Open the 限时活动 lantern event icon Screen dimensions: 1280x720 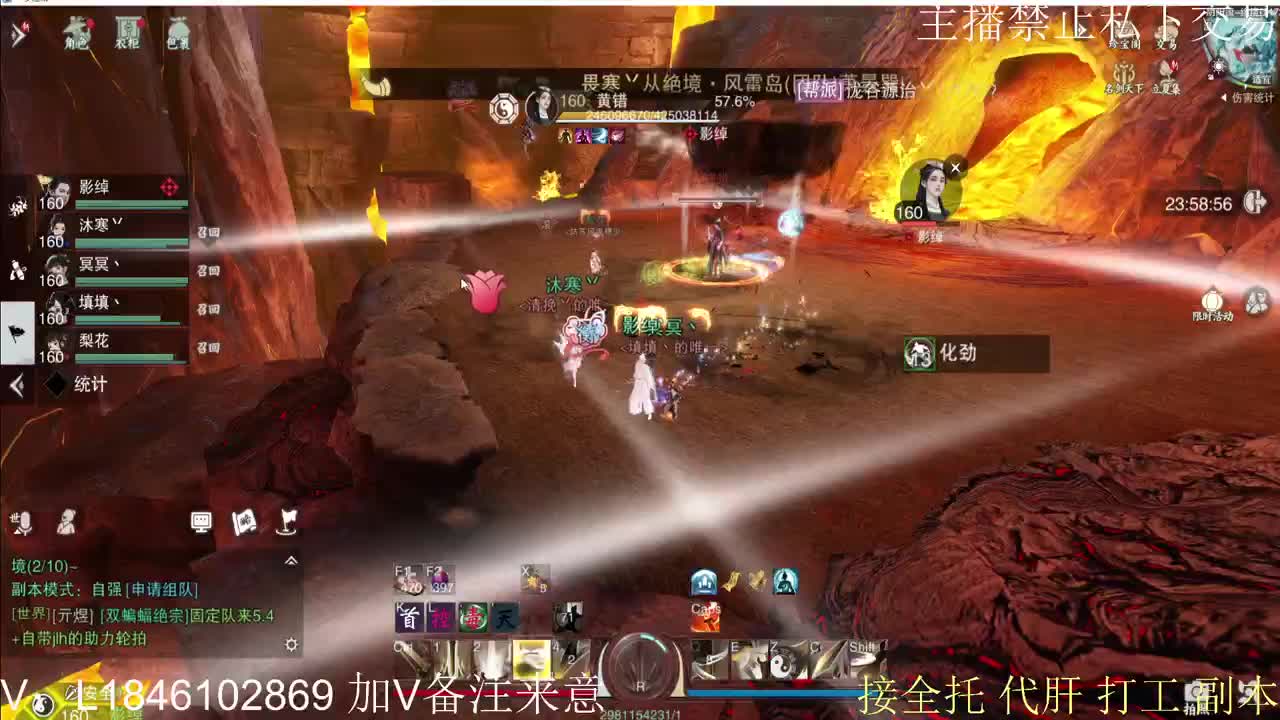pos(1211,300)
